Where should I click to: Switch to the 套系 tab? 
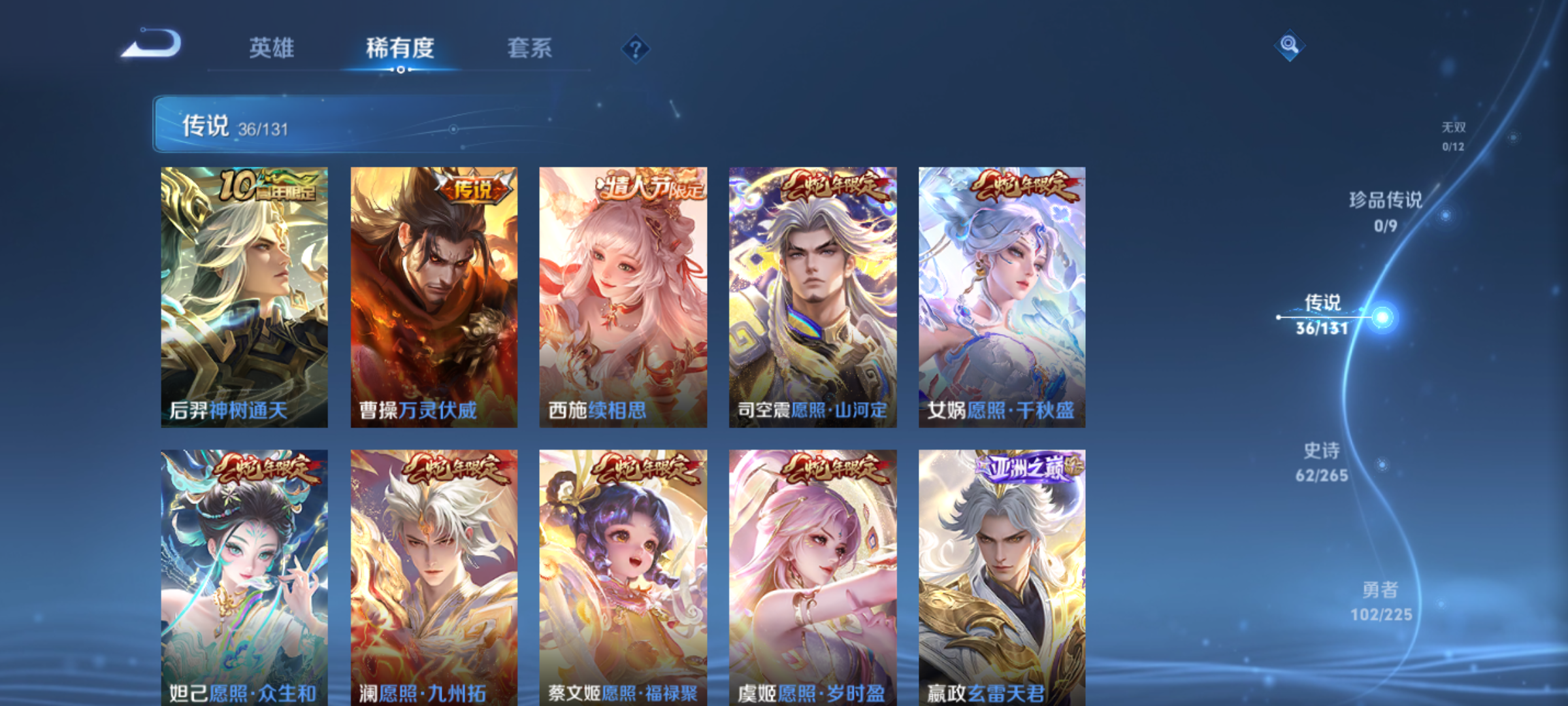[x=531, y=49]
